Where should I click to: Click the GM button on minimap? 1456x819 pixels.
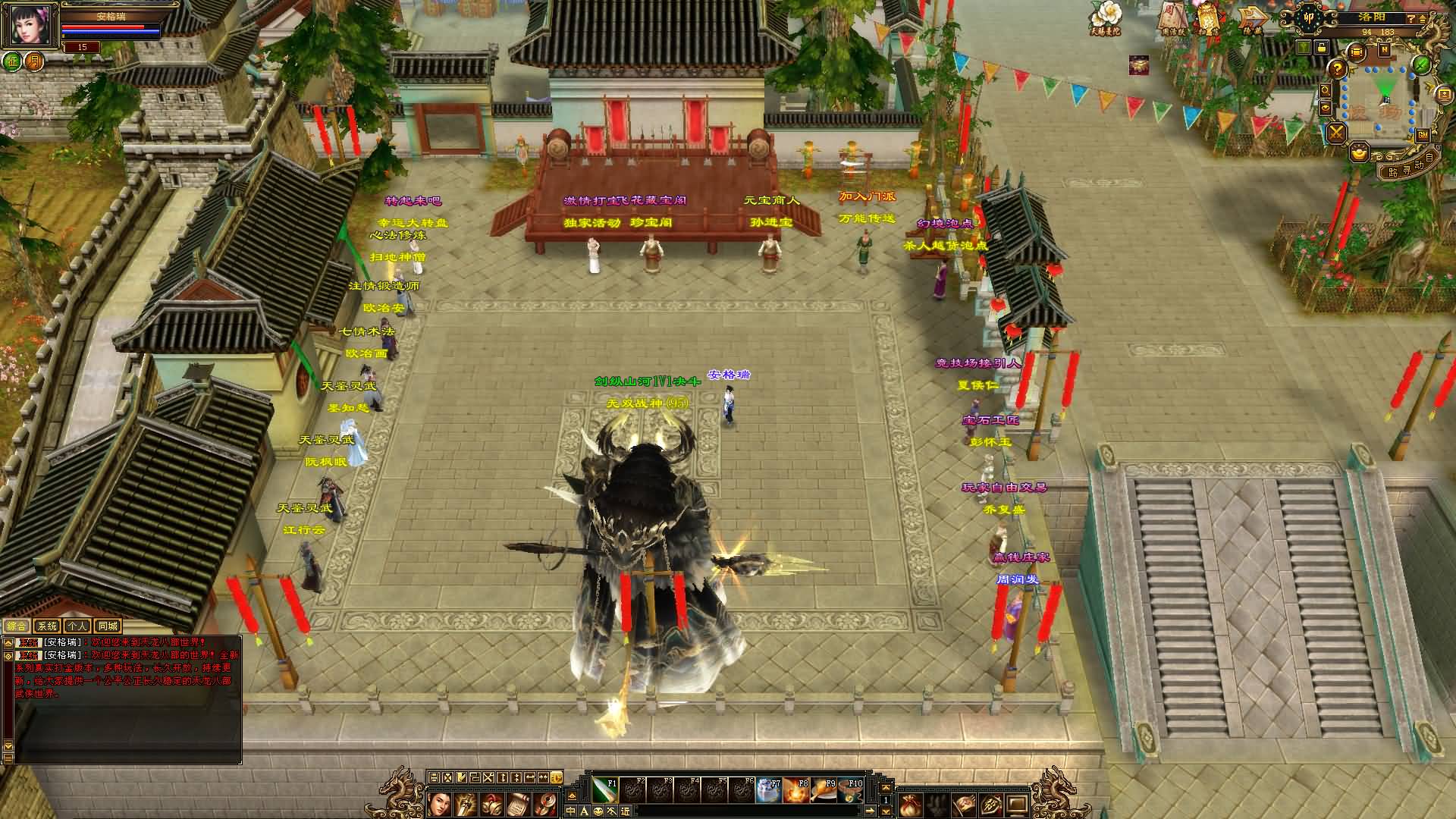coord(1423,134)
